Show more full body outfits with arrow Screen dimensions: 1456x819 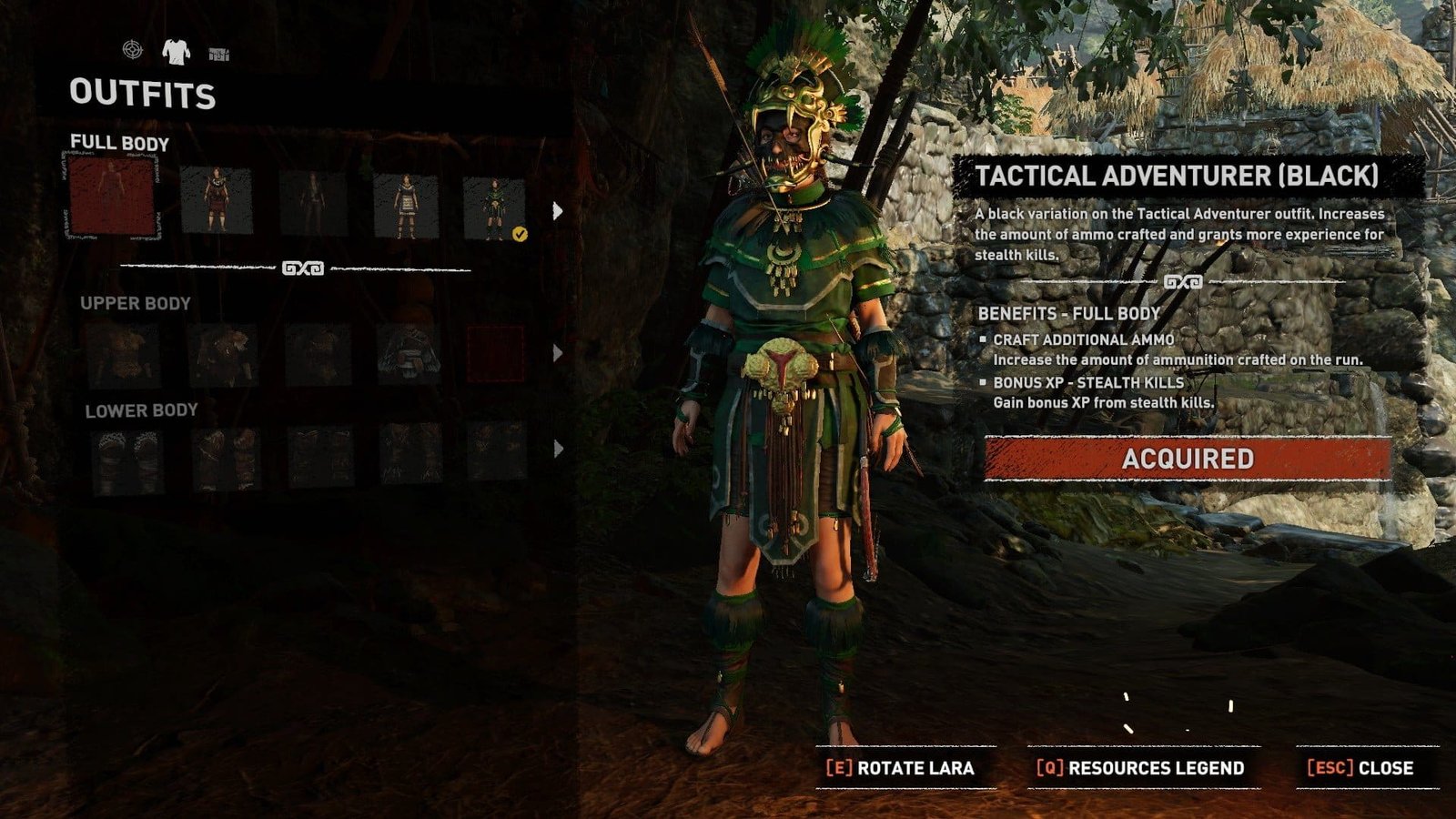558,211
